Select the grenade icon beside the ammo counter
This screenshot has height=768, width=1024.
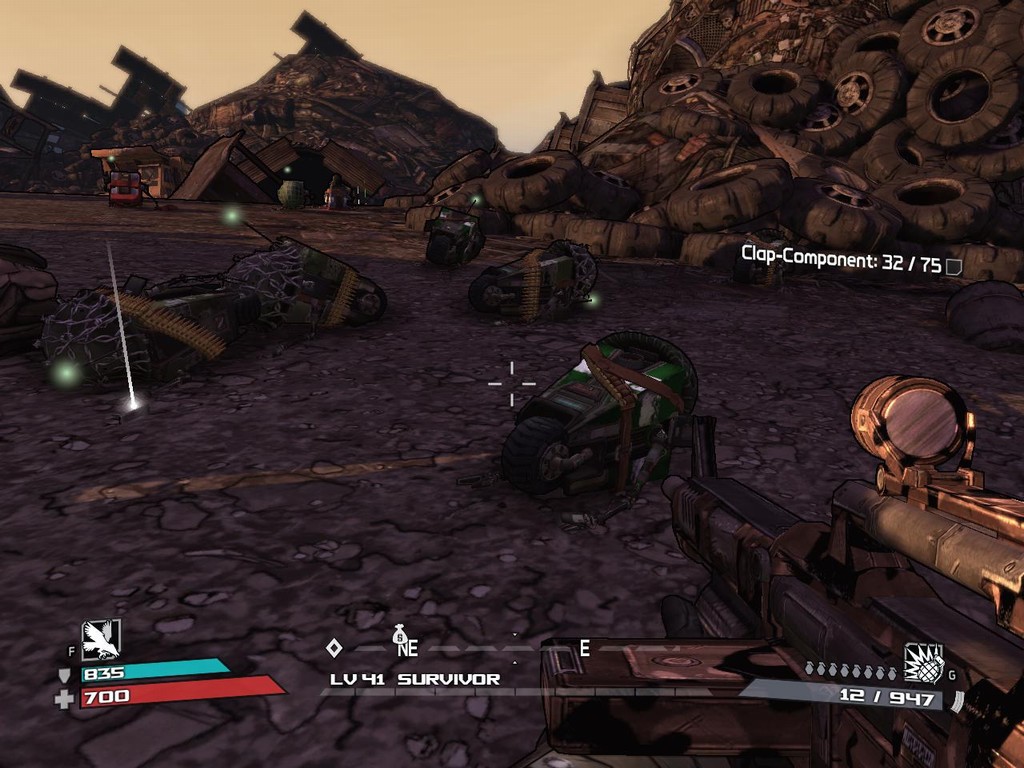tap(923, 662)
